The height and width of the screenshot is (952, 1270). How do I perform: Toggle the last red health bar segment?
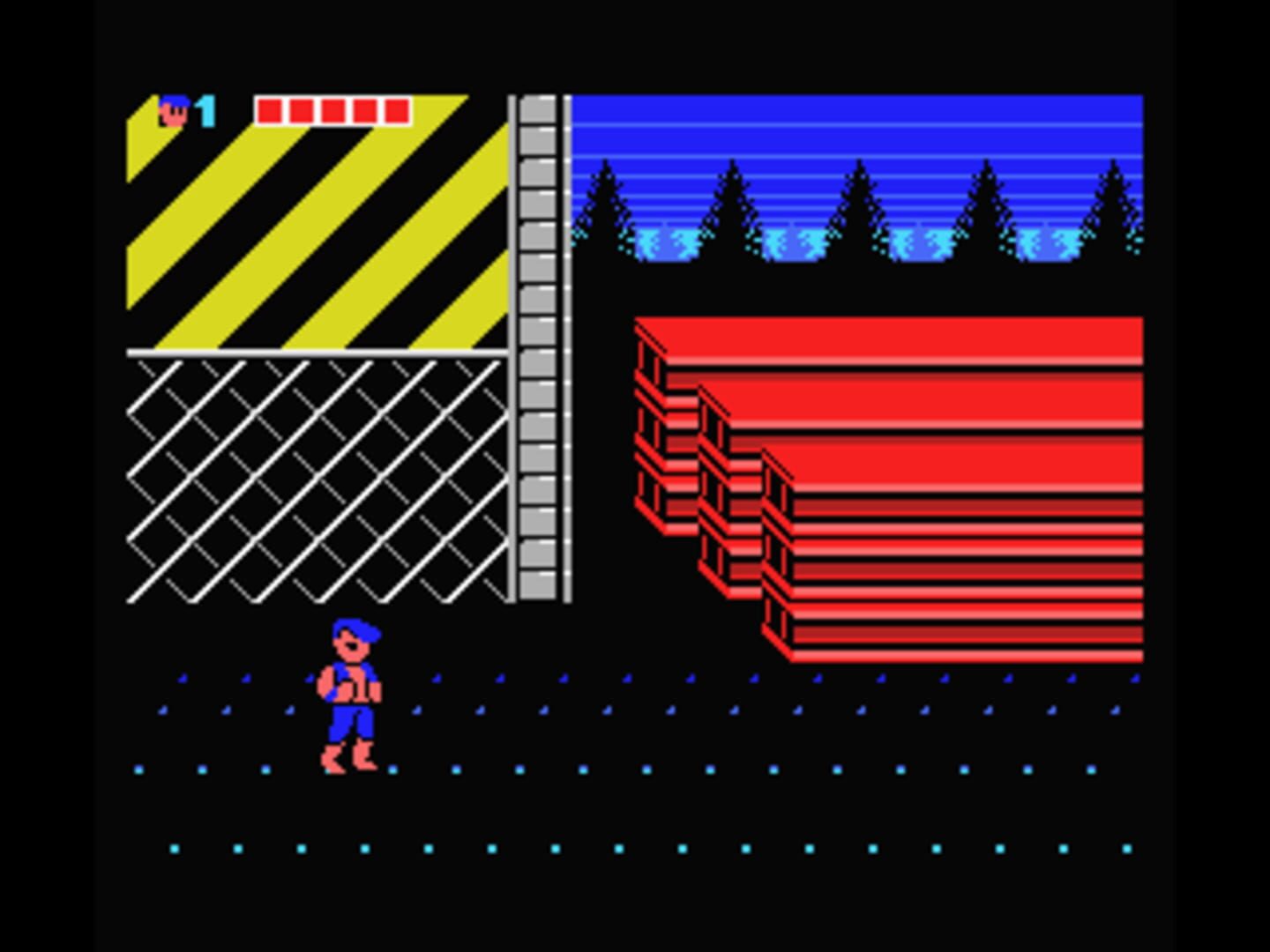click(x=395, y=108)
